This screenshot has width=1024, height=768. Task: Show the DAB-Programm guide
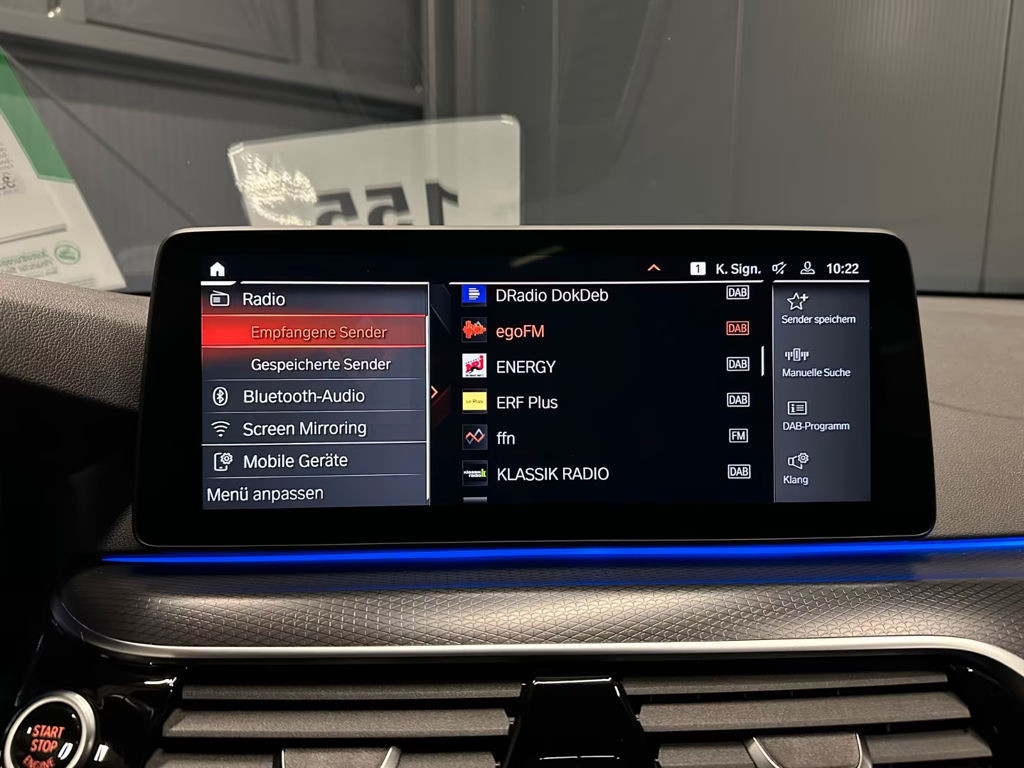[x=815, y=415]
